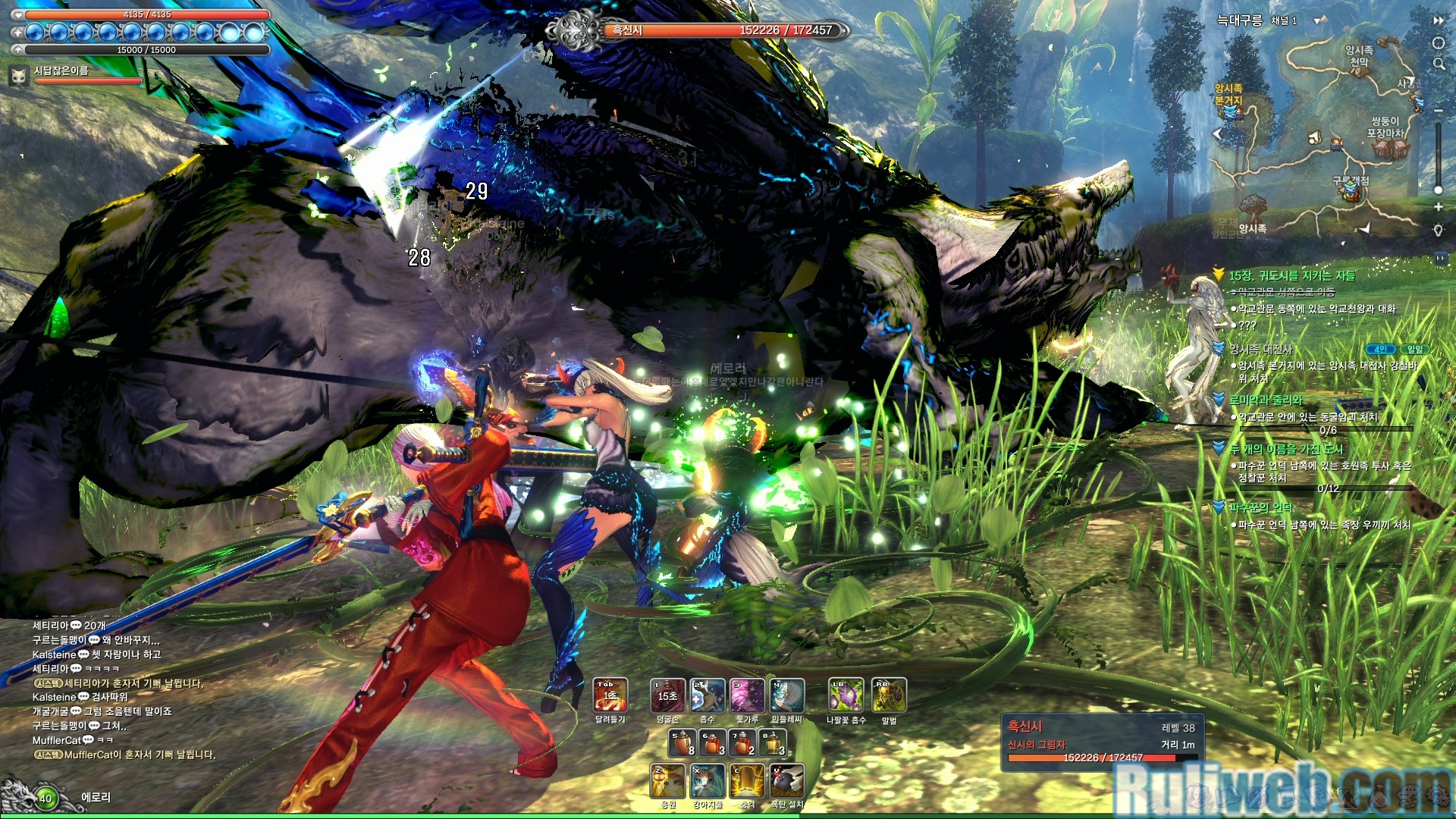Use the lantern item in slot 8

click(773, 743)
